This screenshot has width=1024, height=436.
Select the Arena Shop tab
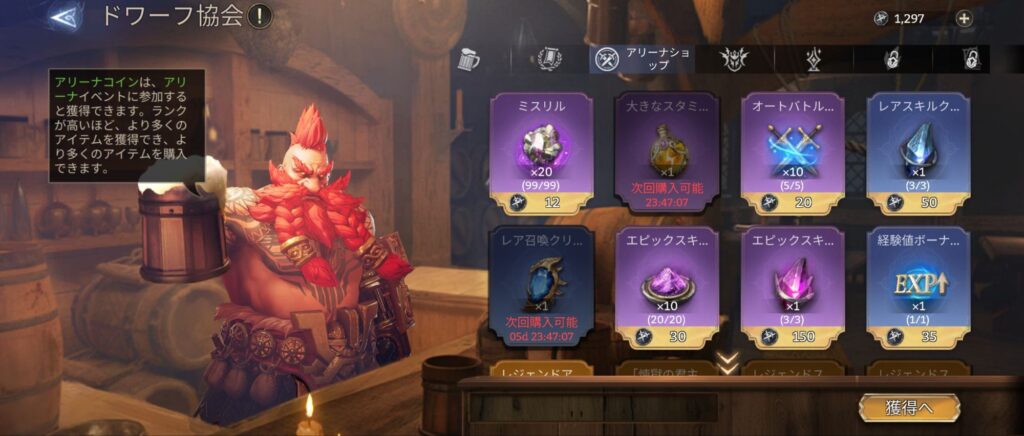coord(640,59)
